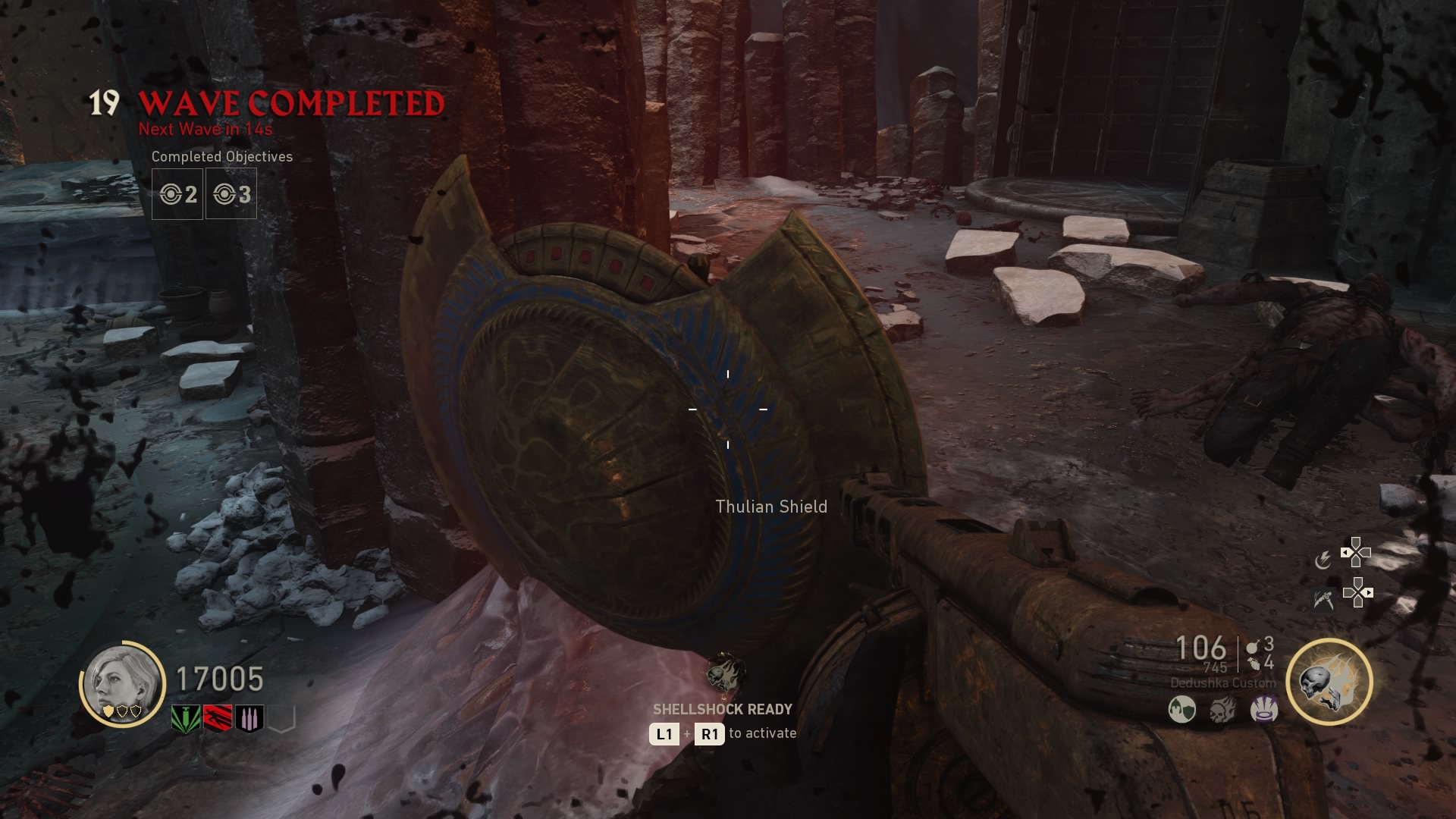Viewport: 1456px width, 819px height.
Task: Open the Completed Objectives counter showing 2
Action: point(177,194)
